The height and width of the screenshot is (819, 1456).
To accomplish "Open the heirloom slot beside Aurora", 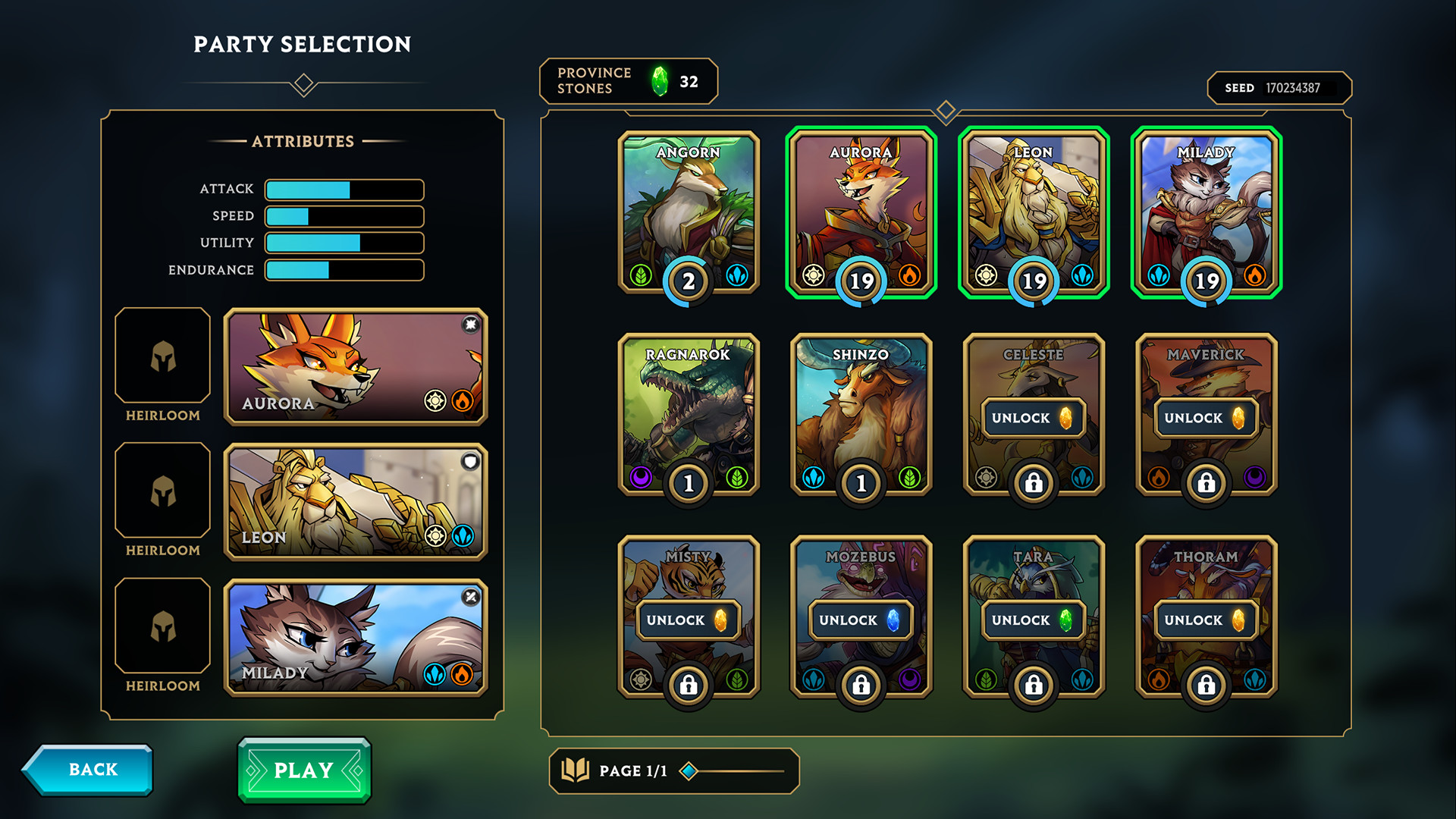I will coord(162,355).
